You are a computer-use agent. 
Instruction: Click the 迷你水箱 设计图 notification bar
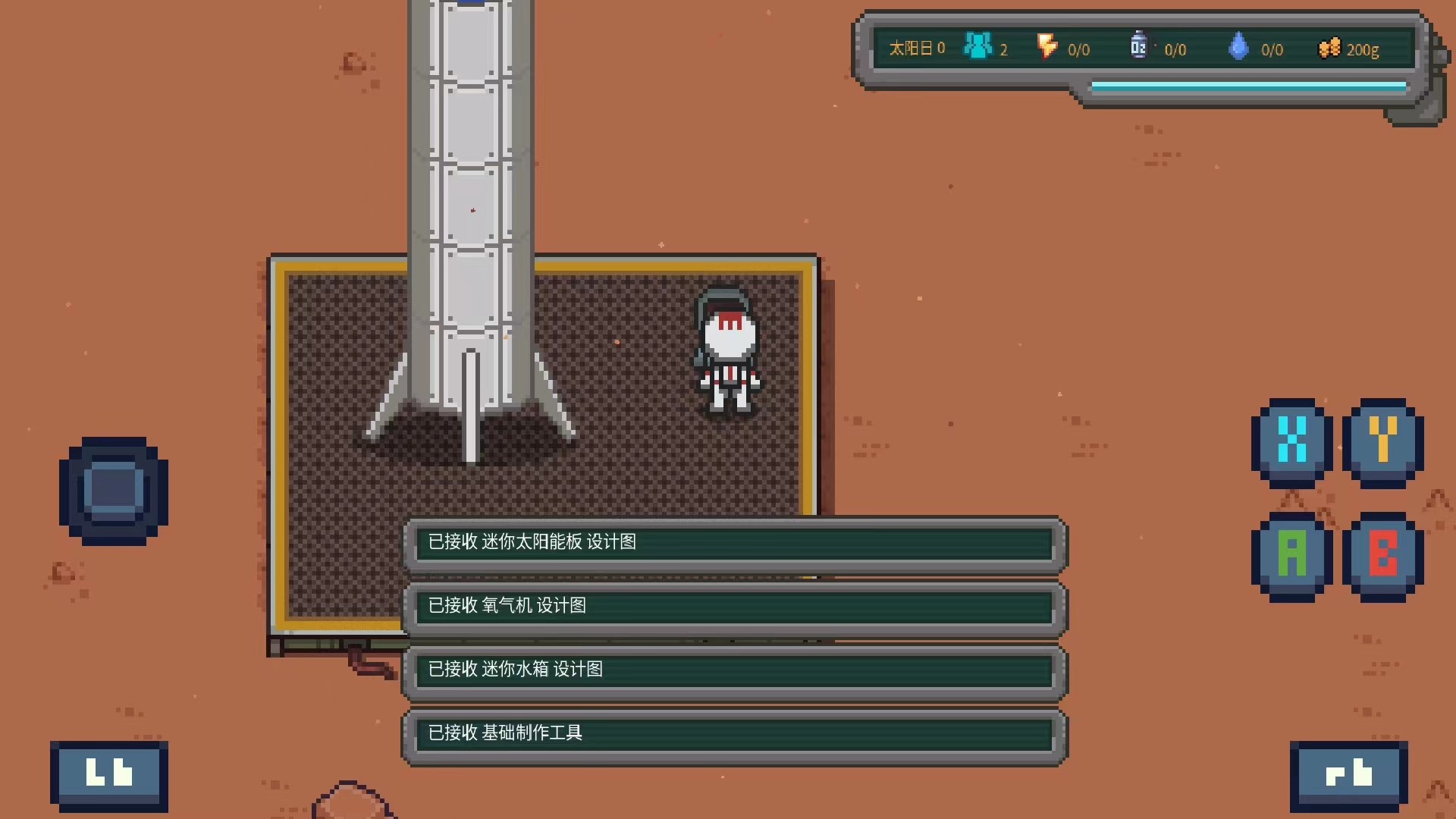coord(734,671)
